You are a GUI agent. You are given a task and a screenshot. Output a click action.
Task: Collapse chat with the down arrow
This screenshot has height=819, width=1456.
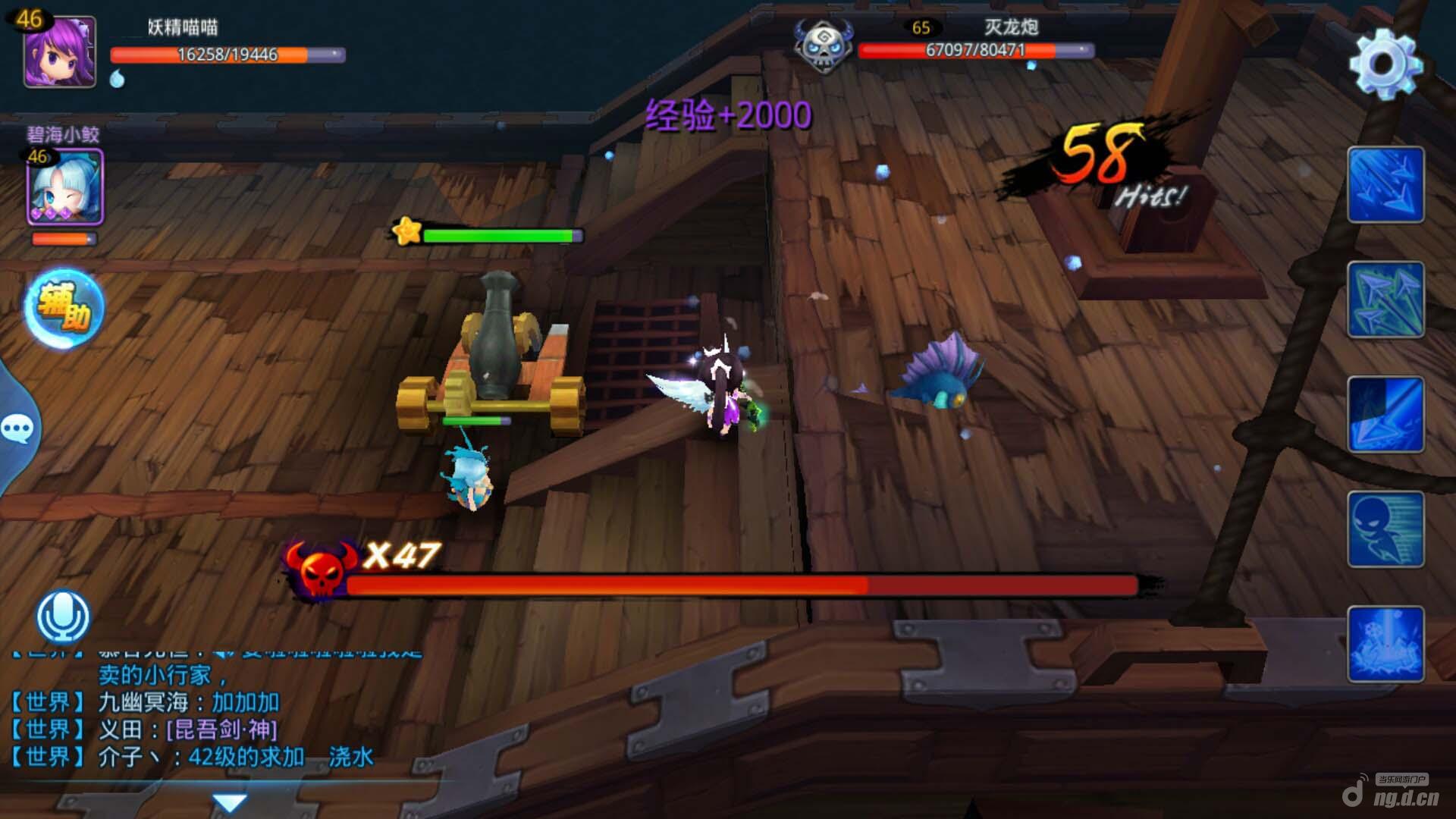(x=229, y=802)
